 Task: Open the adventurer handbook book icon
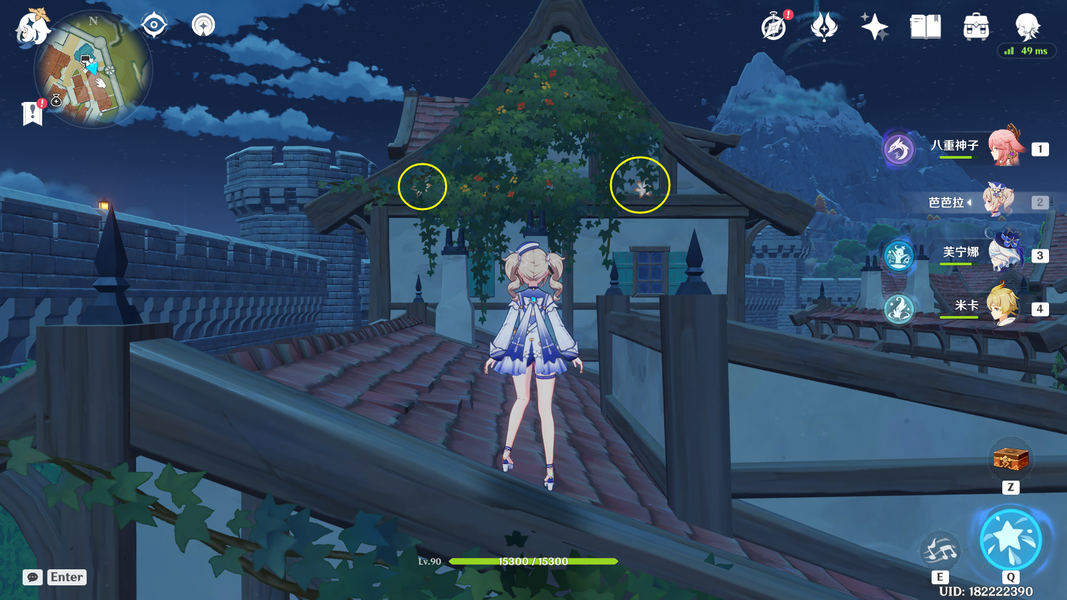[x=925, y=27]
